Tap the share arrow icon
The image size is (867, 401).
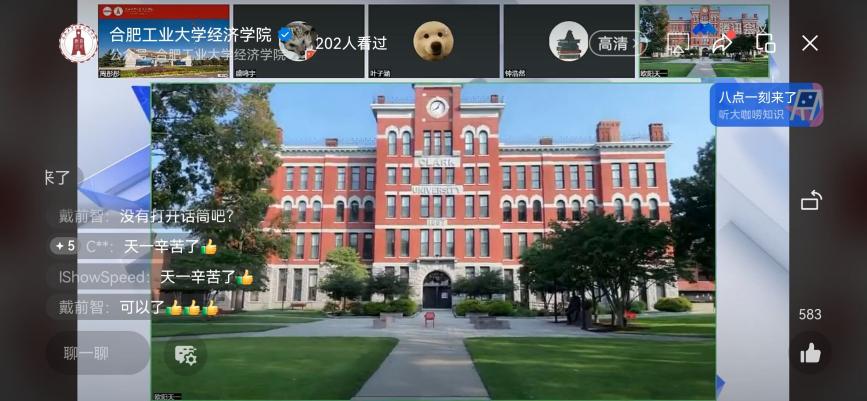pos(721,43)
